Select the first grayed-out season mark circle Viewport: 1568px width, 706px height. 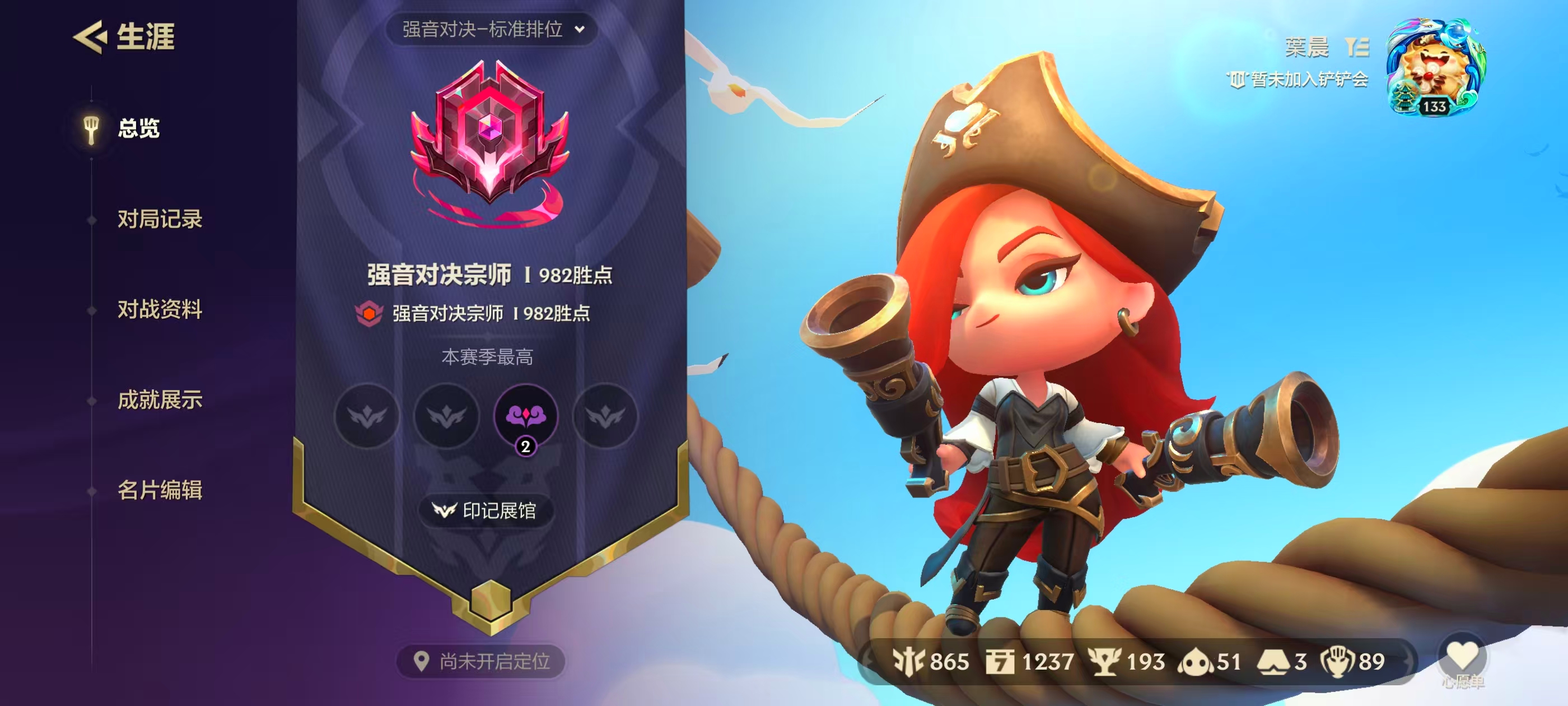tap(368, 416)
